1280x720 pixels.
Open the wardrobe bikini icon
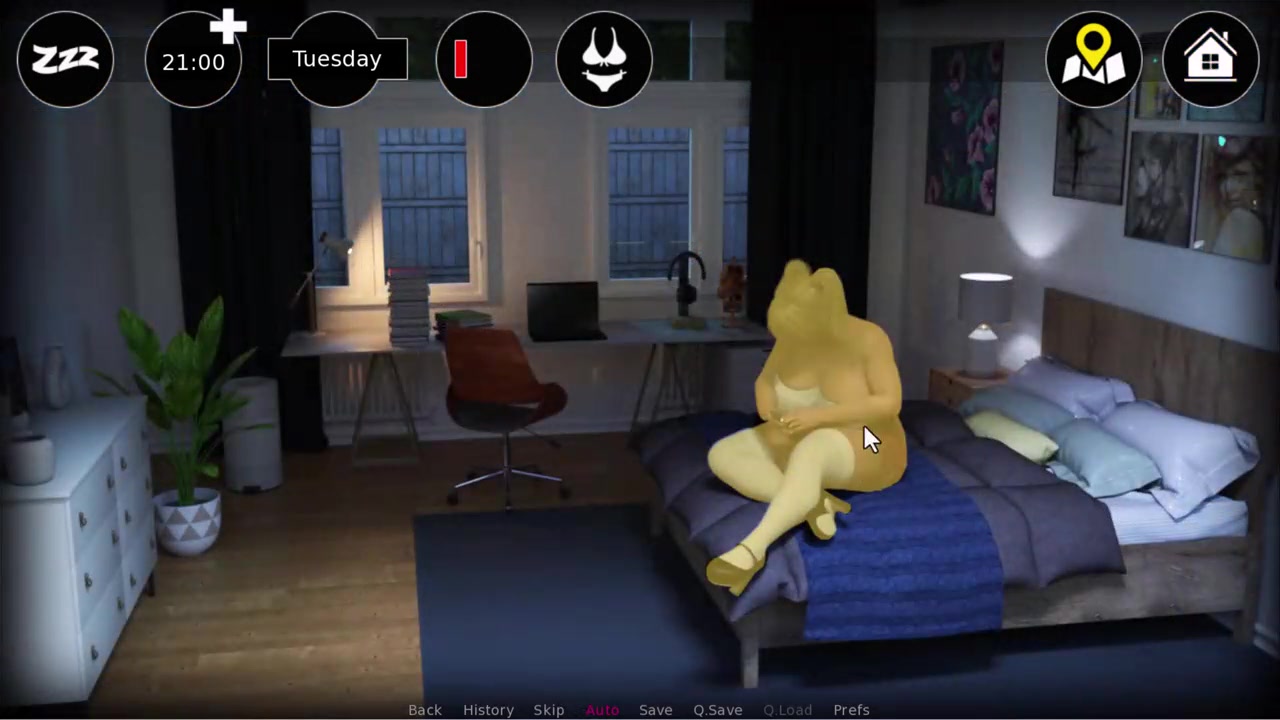604,60
